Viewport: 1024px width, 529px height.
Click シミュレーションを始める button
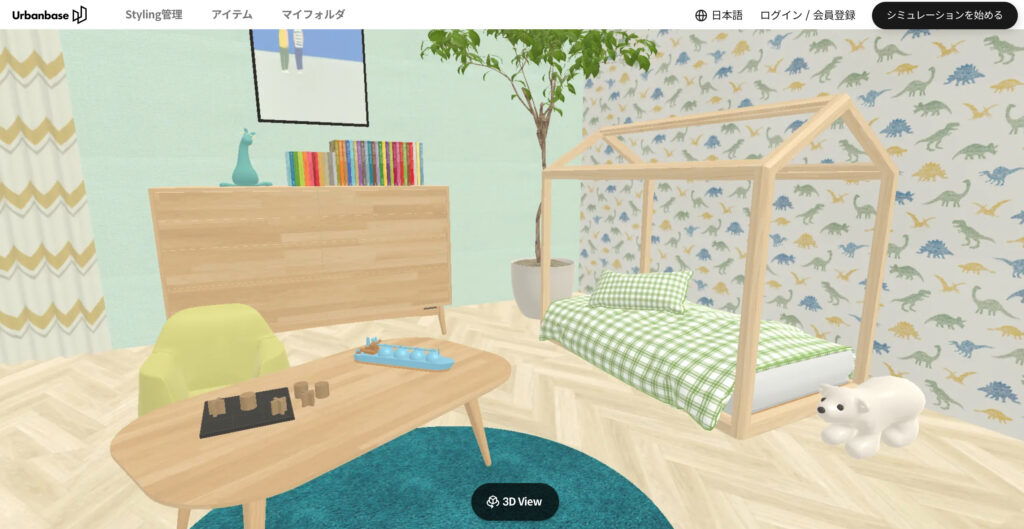coord(944,15)
